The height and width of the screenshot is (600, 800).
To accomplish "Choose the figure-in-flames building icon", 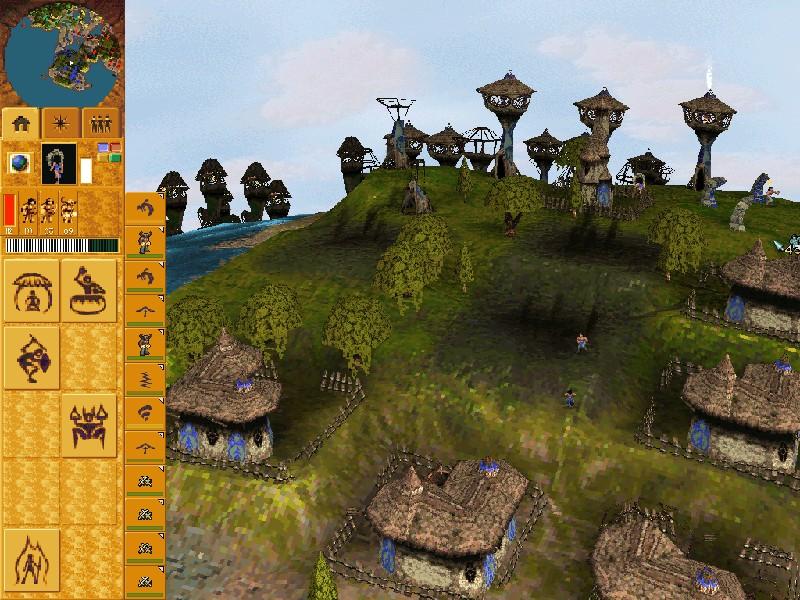I will pos(31,559).
